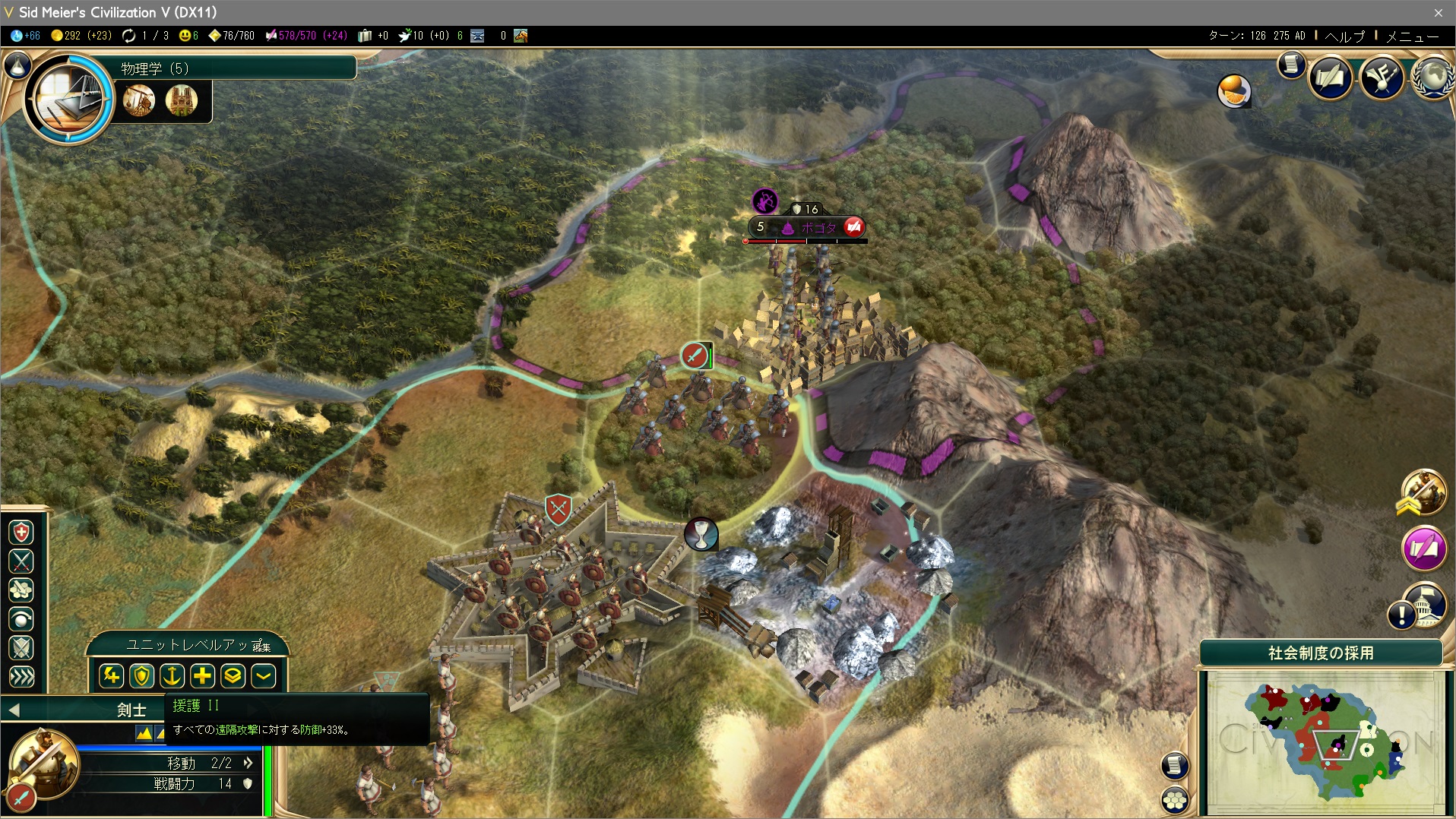
Task: Choose the 援護 II shield promotion
Action: point(141,675)
